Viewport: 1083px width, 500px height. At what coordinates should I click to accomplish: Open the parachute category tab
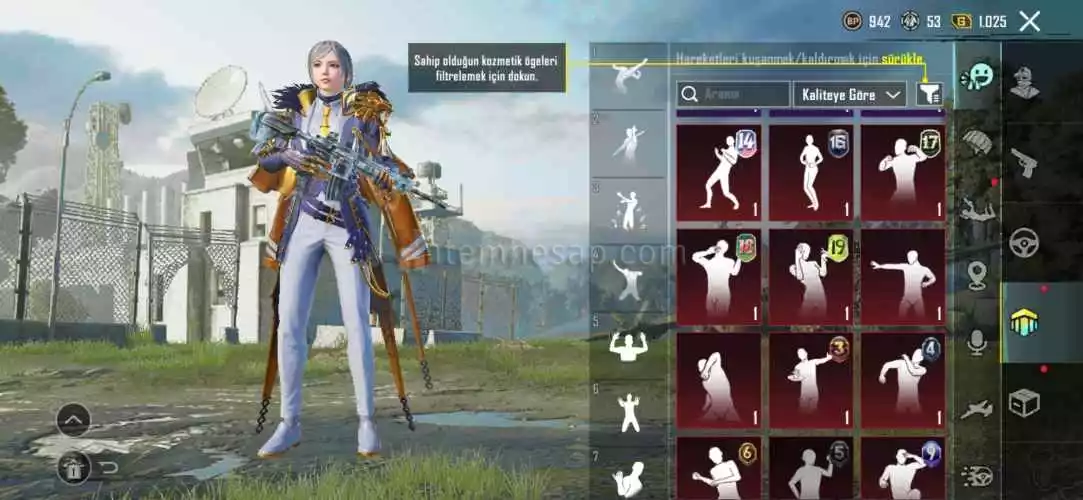[x=977, y=142]
